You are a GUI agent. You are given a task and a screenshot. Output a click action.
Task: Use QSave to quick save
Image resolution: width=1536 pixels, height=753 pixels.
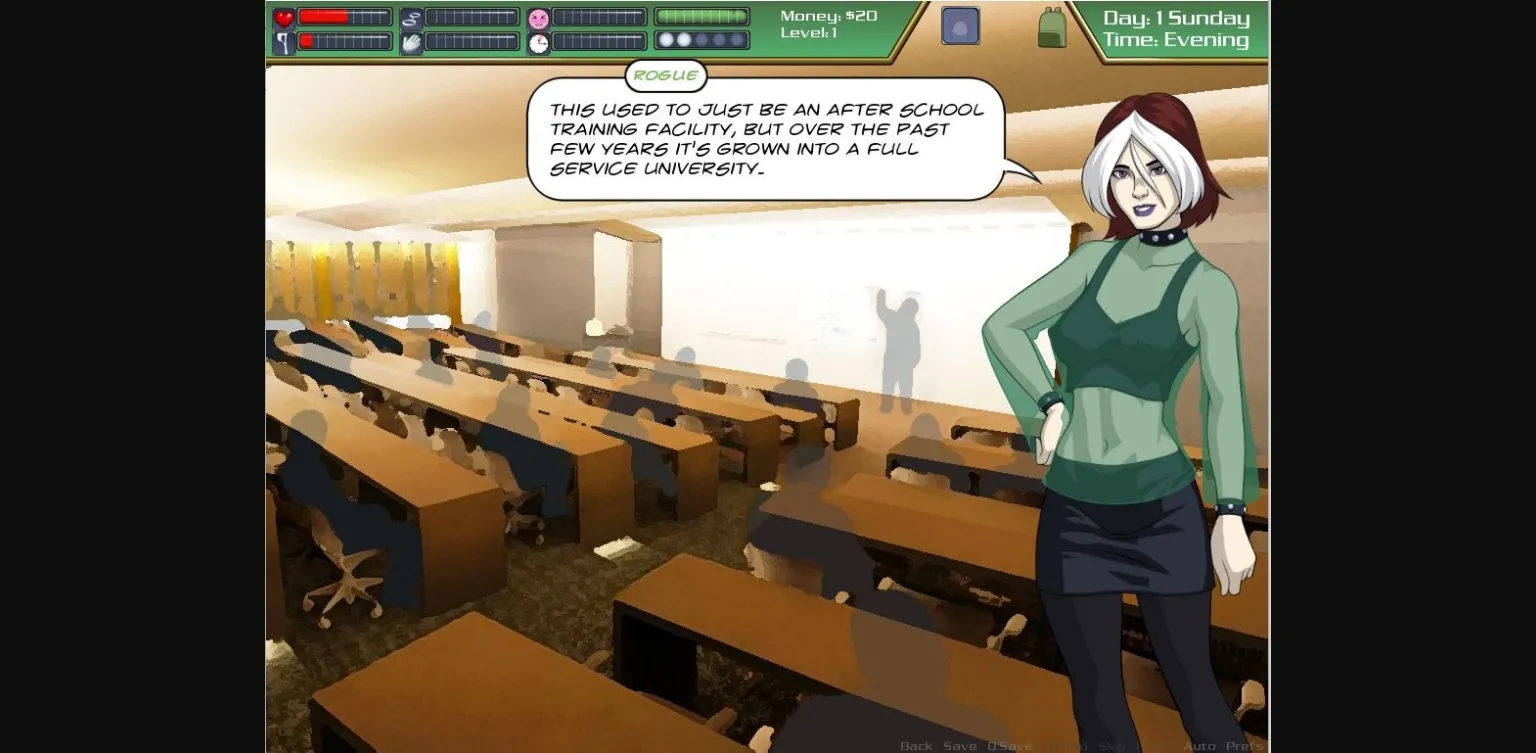pyautogui.click(x=1011, y=745)
